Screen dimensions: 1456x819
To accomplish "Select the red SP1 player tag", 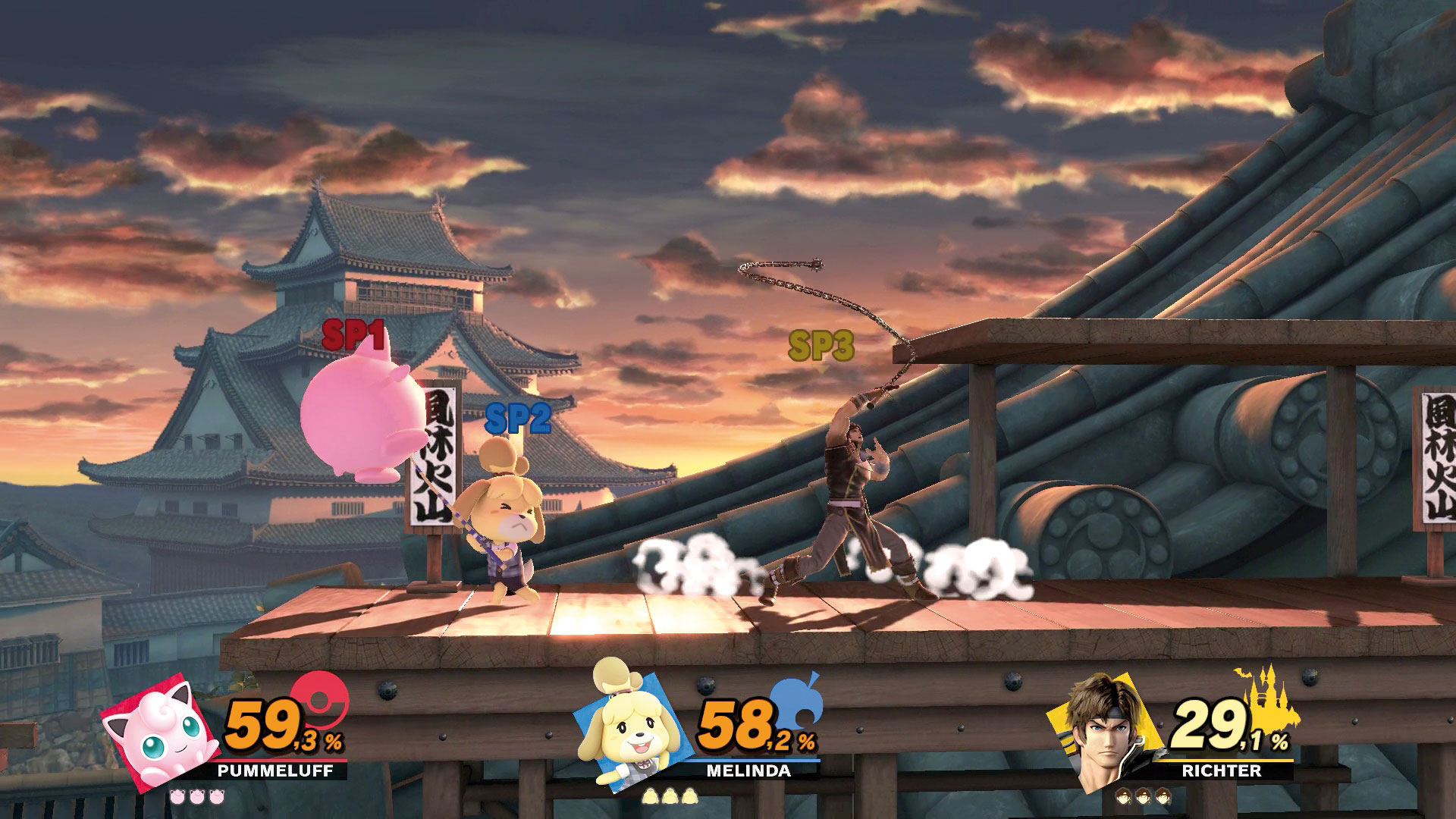I will pos(353,334).
